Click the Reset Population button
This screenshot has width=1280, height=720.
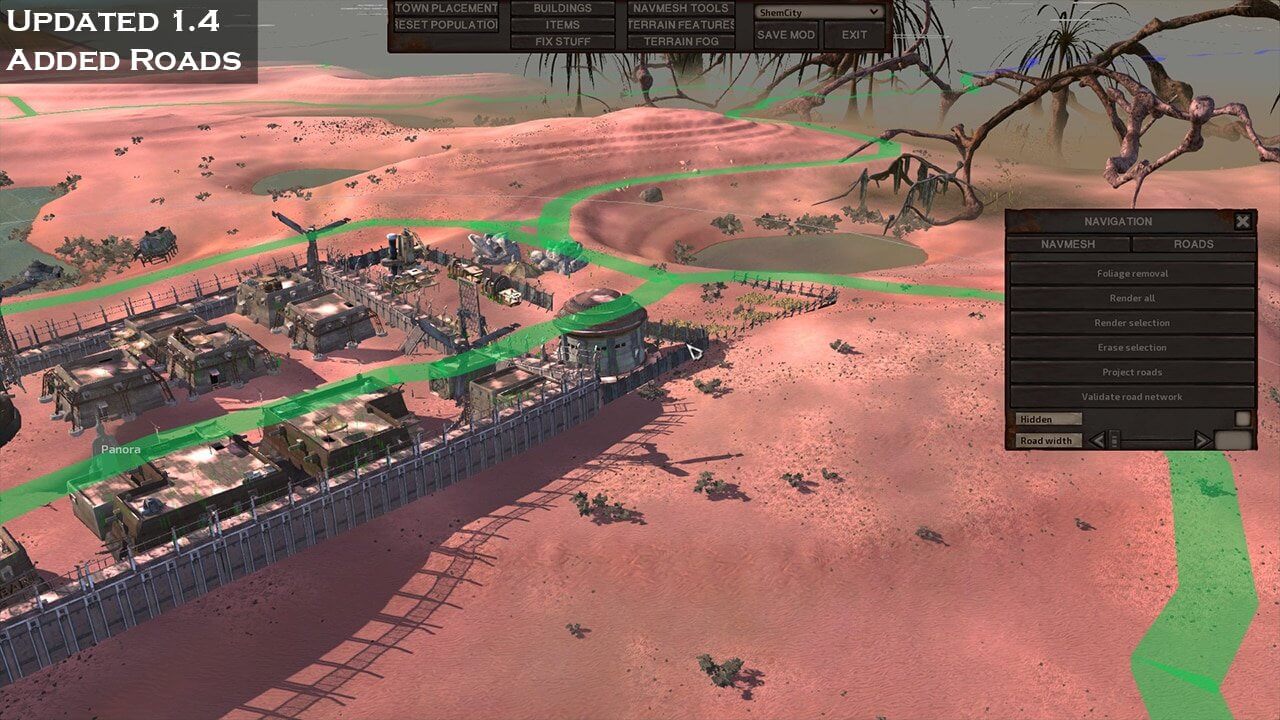point(445,25)
